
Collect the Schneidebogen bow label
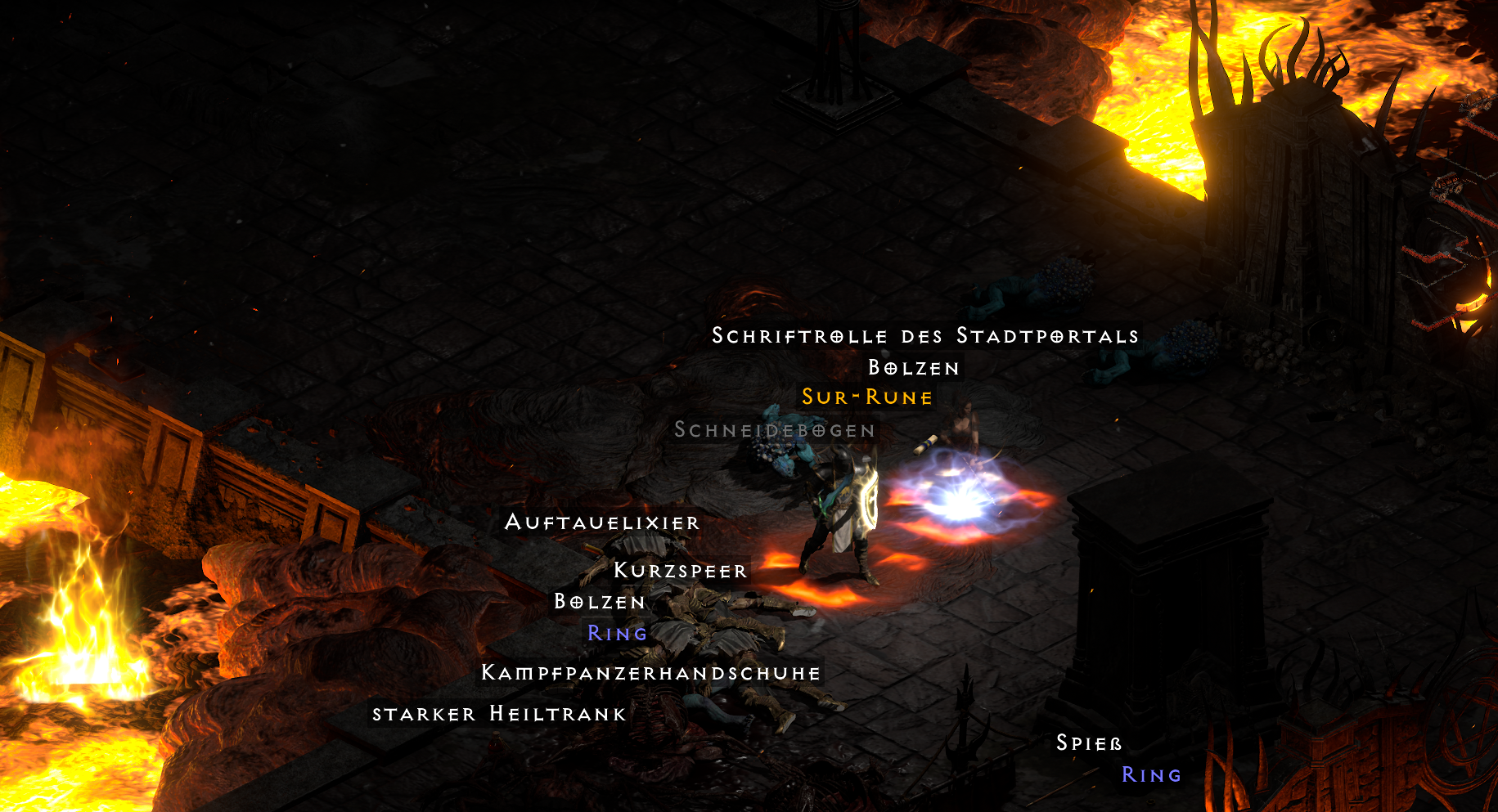(x=774, y=432)
